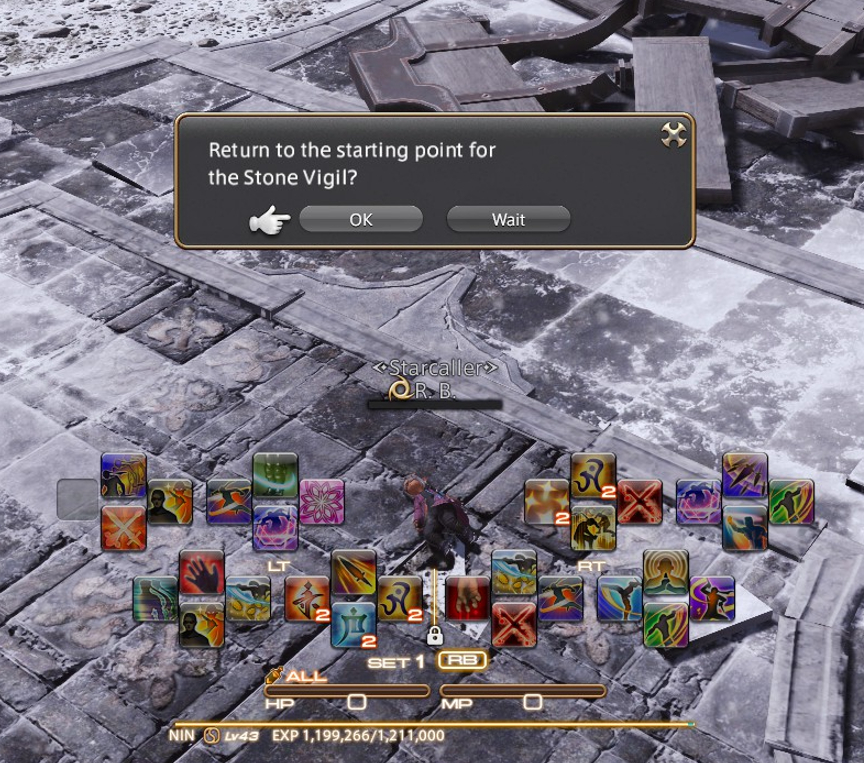Close the return prompt dialog
Screen dimensions: 864x763
click(673, 136)
